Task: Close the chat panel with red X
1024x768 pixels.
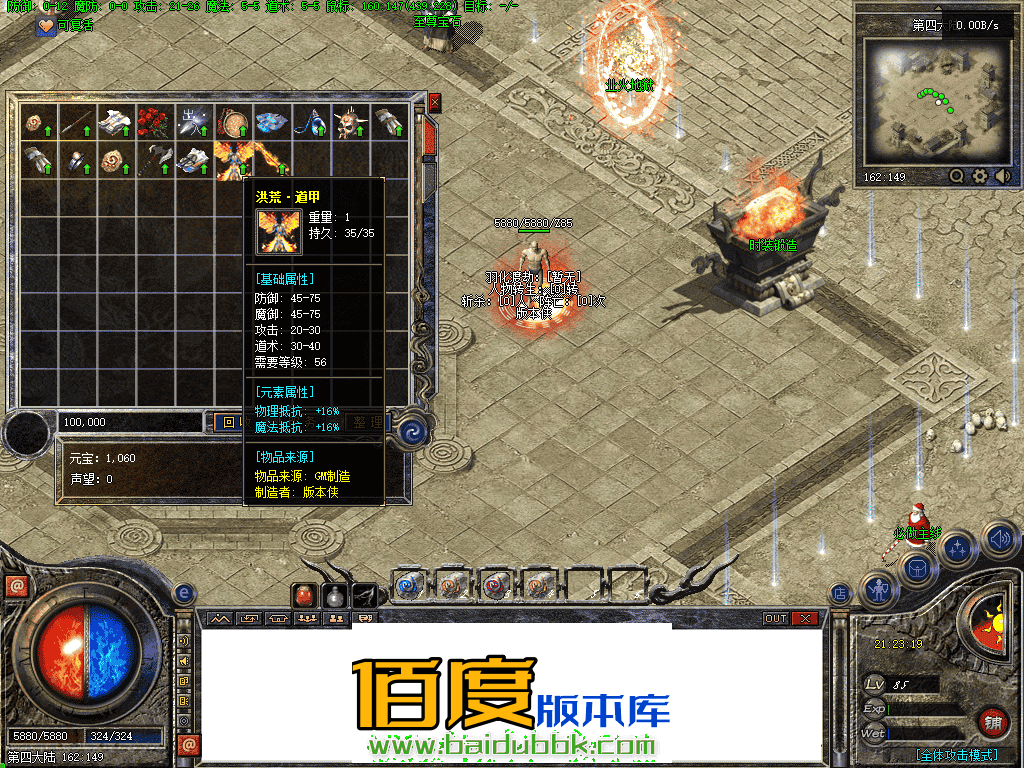Action: [804, 619]
